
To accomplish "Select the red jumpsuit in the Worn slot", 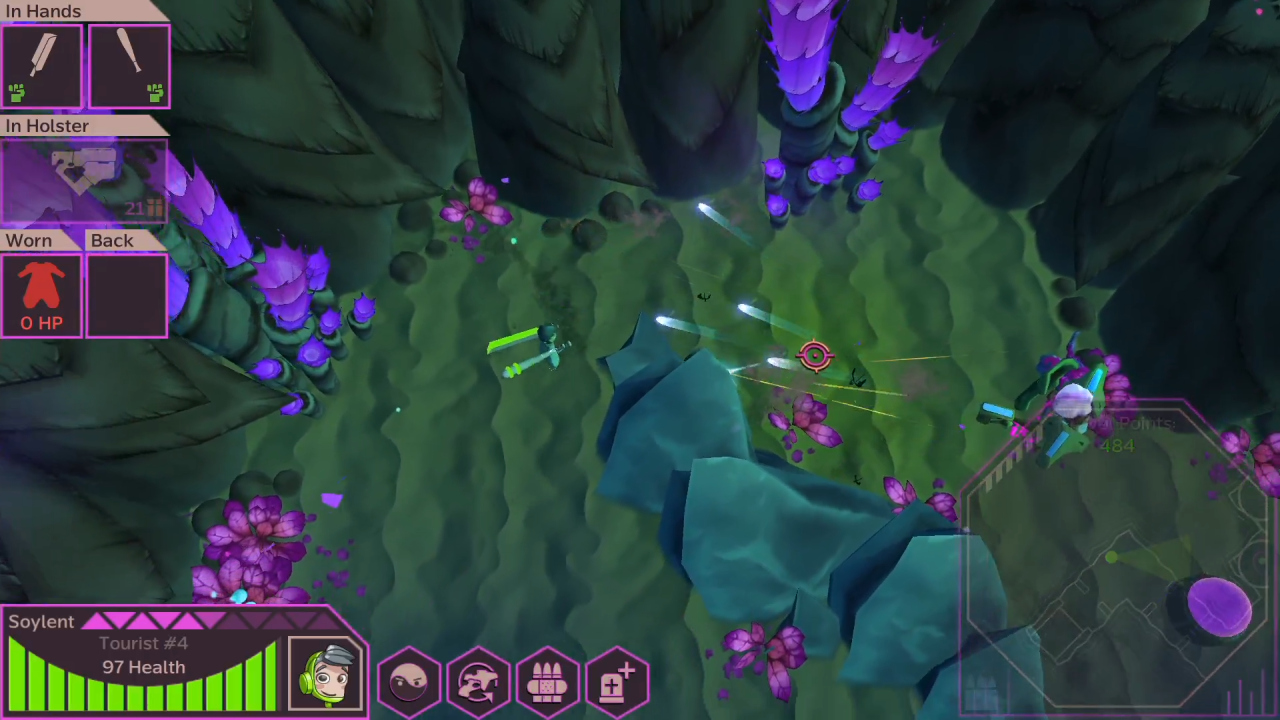I will [41, 288].
